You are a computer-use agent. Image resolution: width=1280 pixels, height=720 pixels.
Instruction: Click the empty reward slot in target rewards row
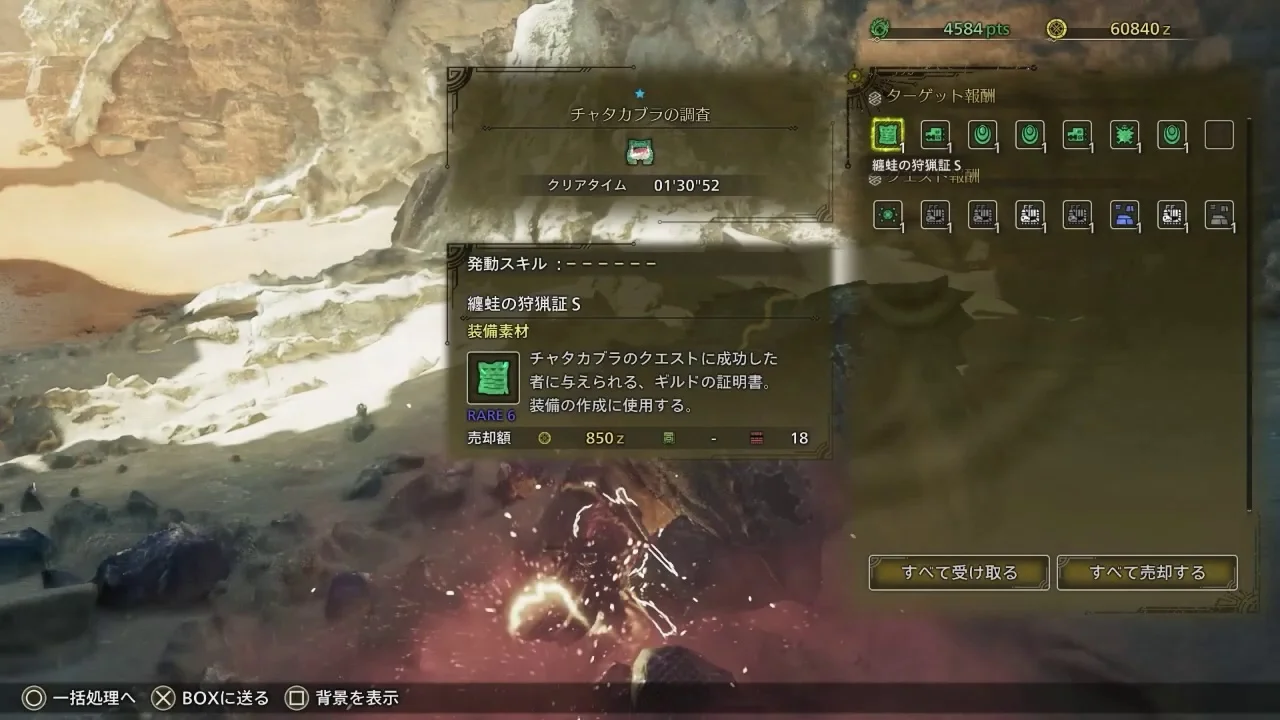click(1219, 136)
